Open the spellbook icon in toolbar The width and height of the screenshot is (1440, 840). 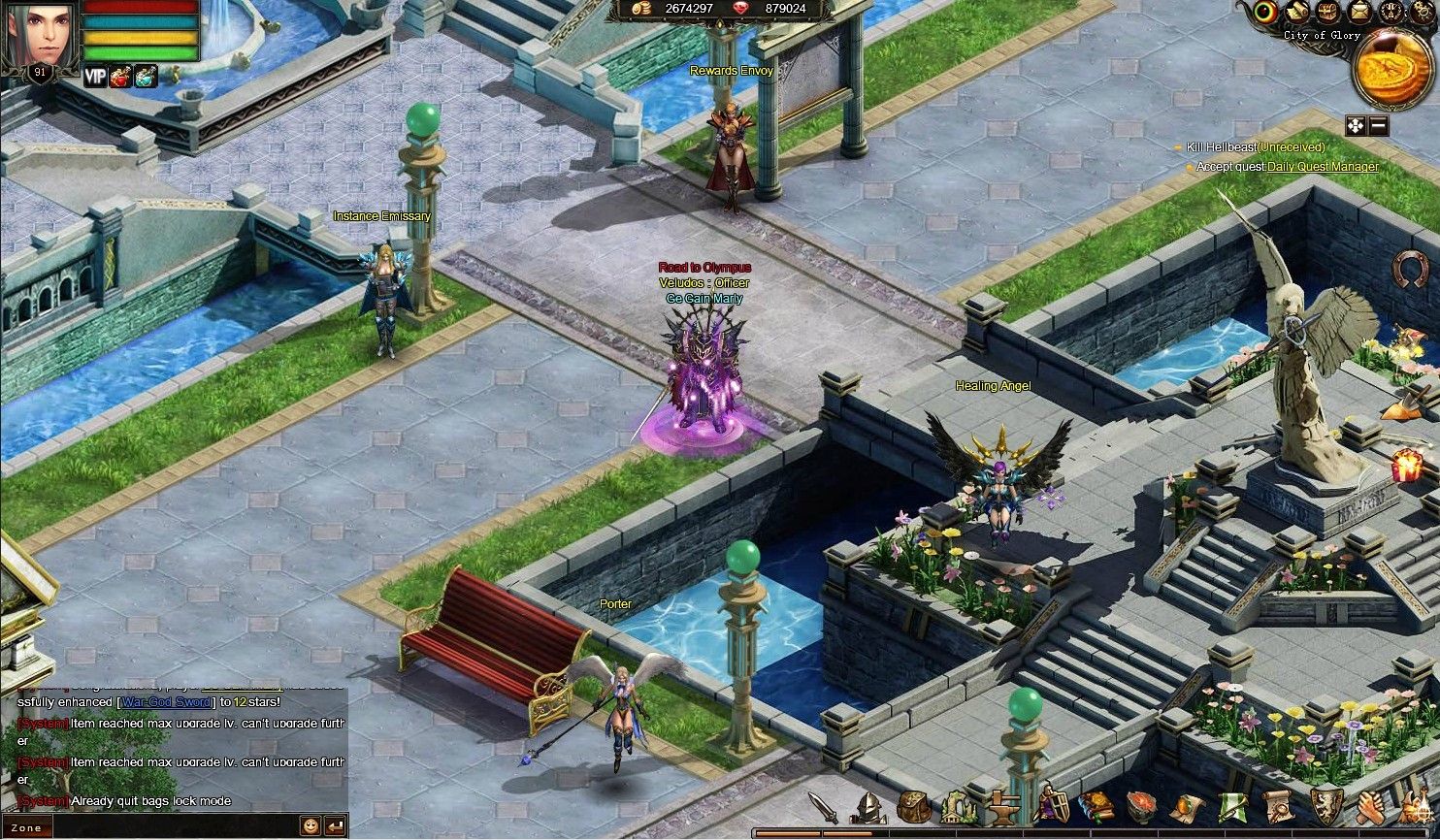(1096, 806)
